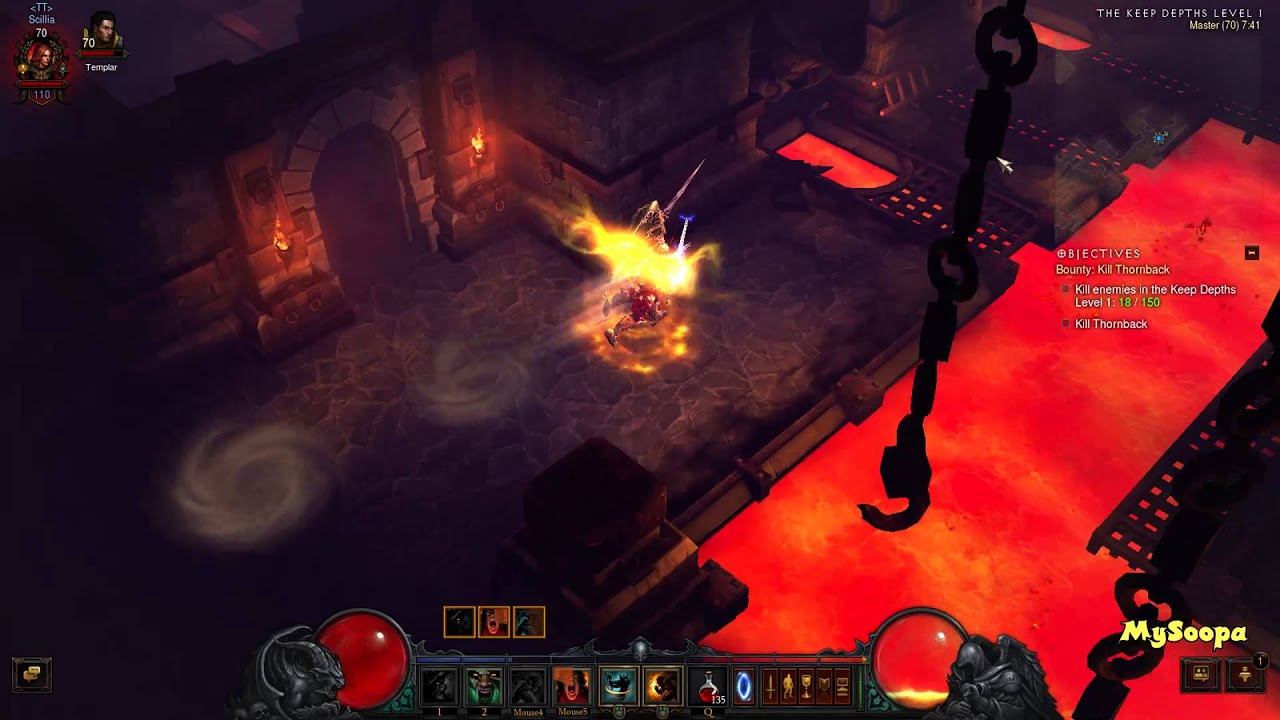The image size is (1280, 720).
Task: Activate the skill bound to key 1
Action: 439,687
